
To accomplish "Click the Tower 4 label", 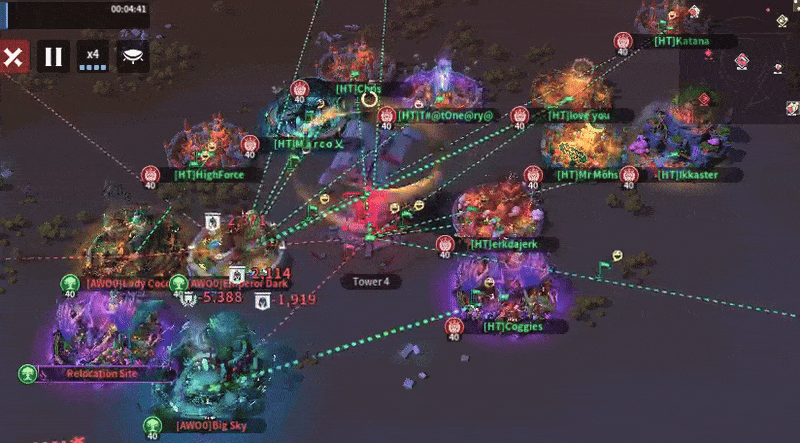I will click(x=370, y=282).
